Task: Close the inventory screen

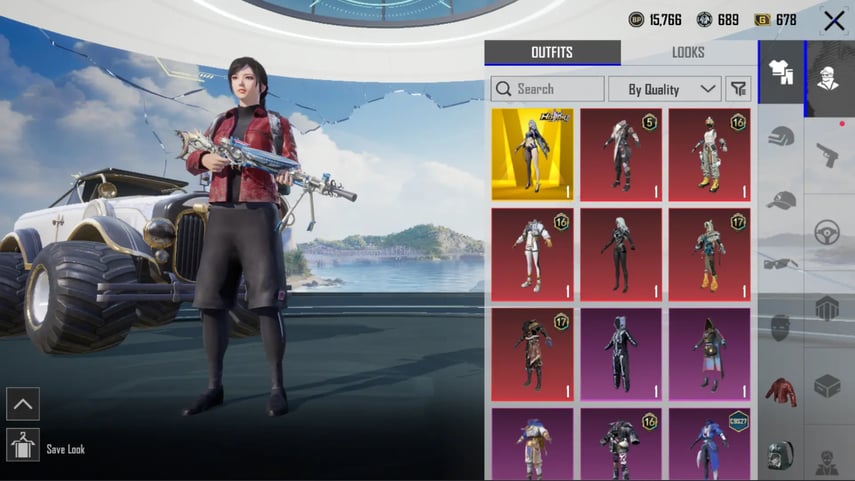Action: click(x=833, y=20)
